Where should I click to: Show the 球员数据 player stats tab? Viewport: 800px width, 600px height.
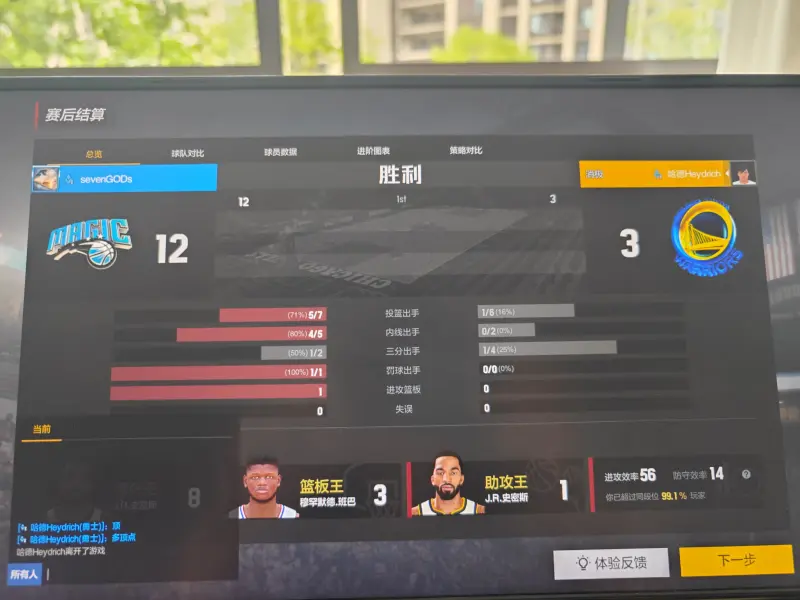pyautogui.click(x=280, y=152)
